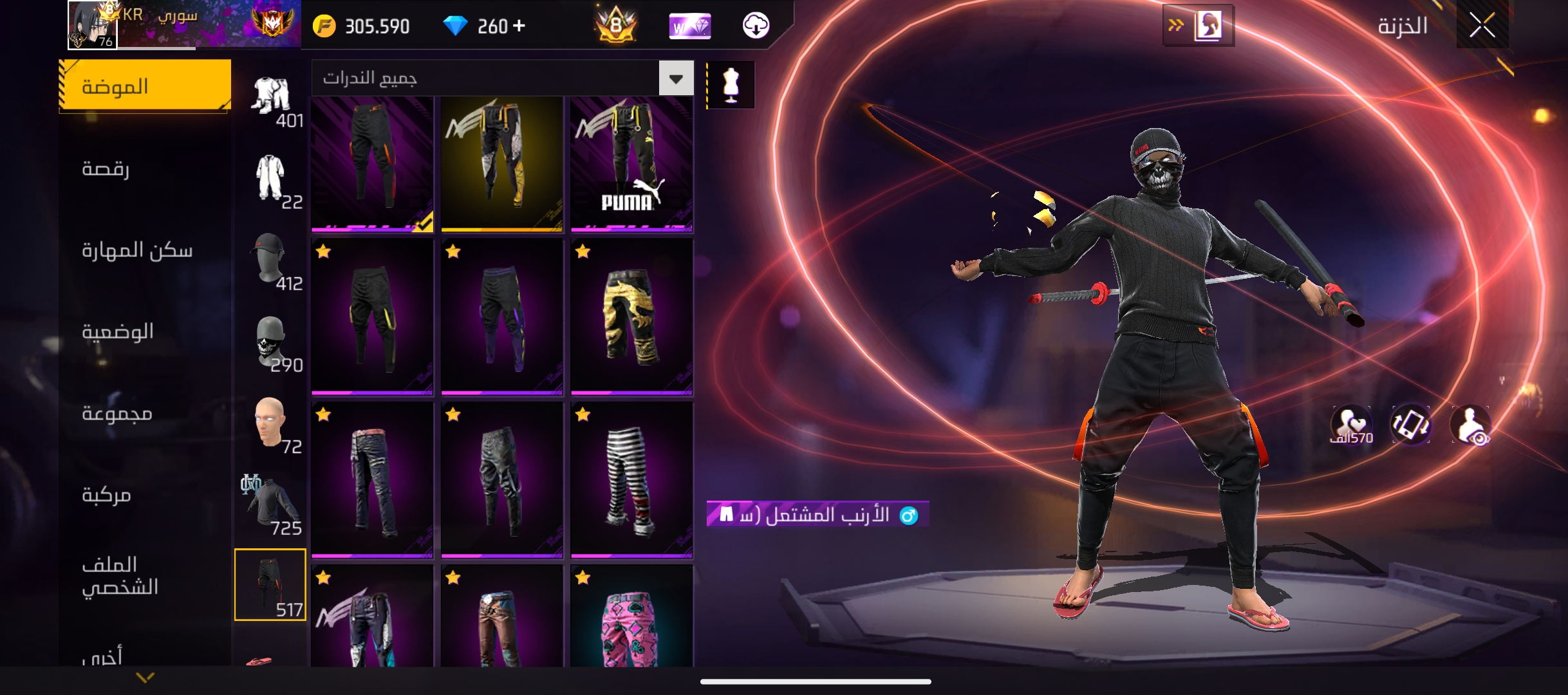Pick the black and white striped pants
1568x695 pixels.
(x=631, y=479)
